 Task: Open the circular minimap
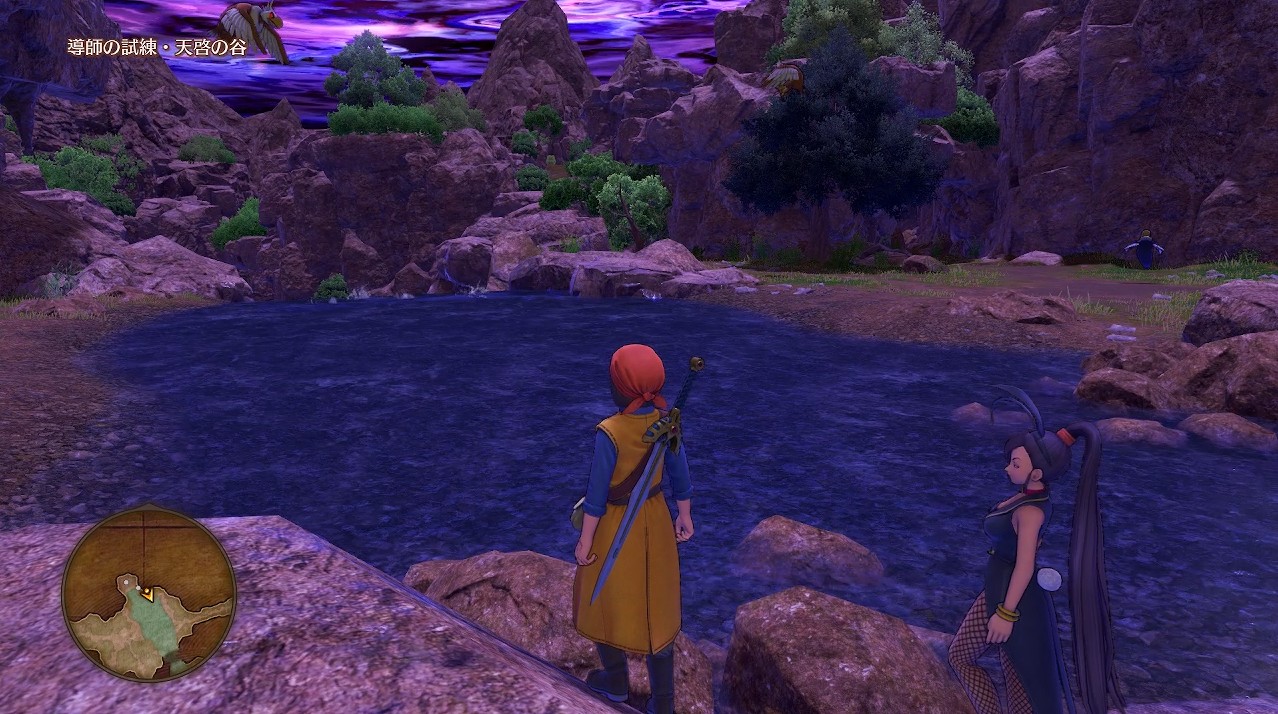pyautogui.click(x=148, y=592)
